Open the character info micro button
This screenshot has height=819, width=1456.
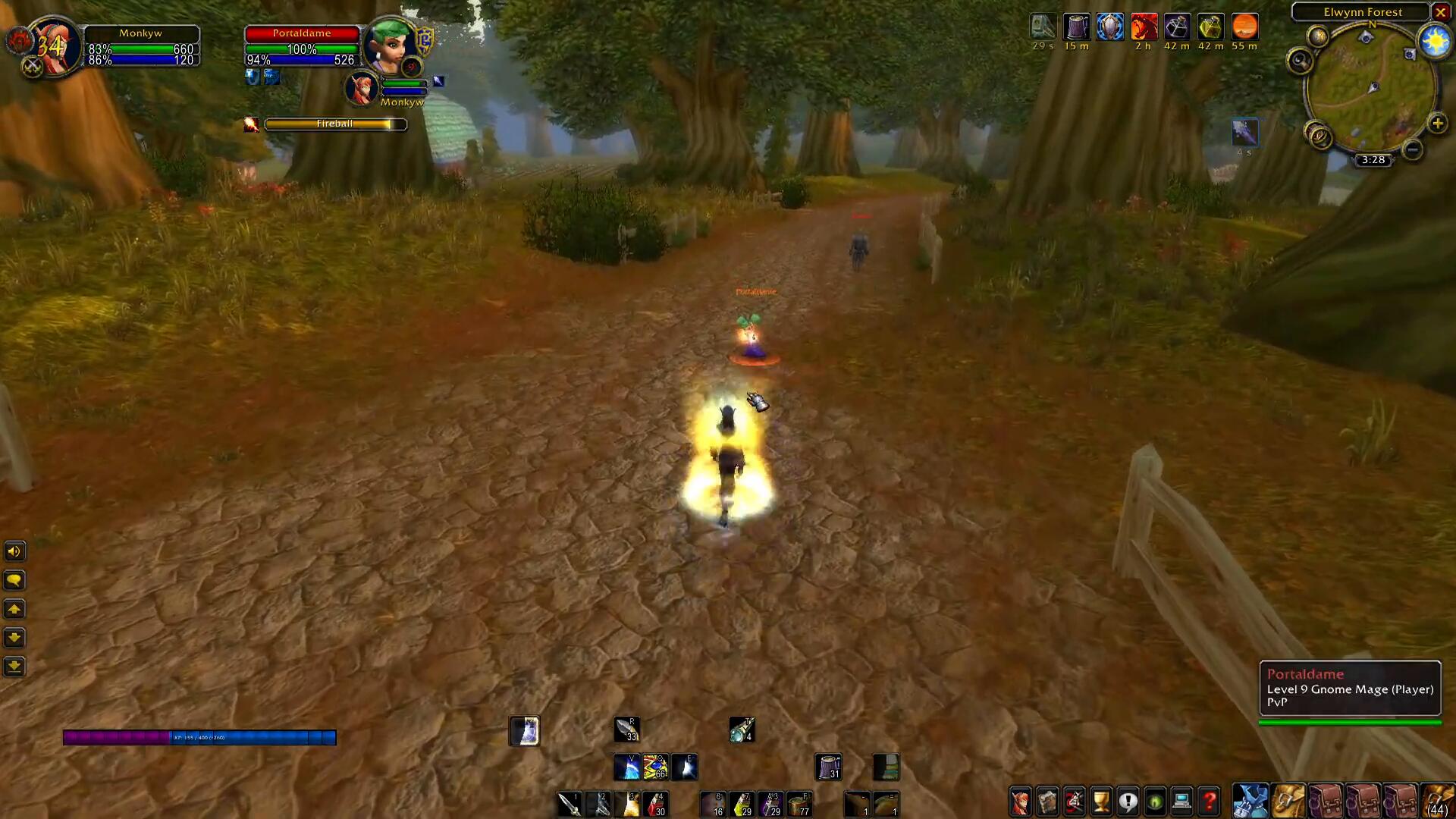(1021, 801)
